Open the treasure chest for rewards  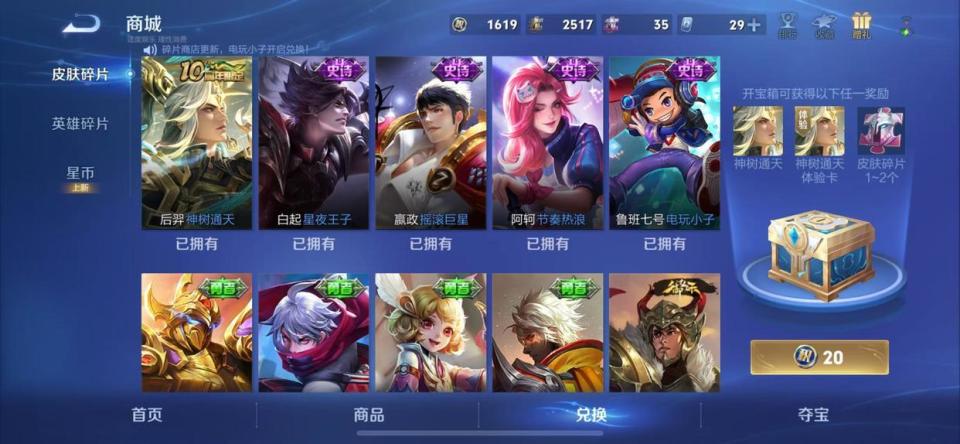pos(820,254)
